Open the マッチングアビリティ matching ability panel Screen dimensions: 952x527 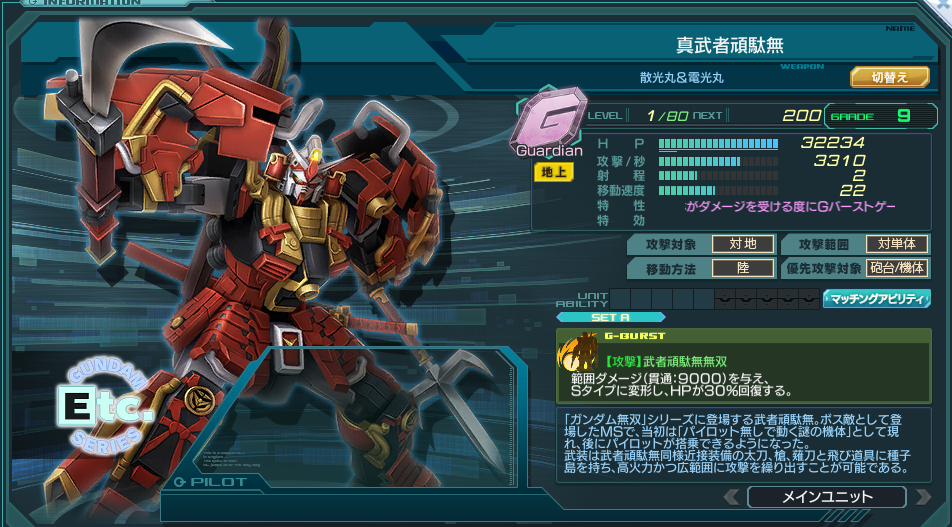[876, 298]
